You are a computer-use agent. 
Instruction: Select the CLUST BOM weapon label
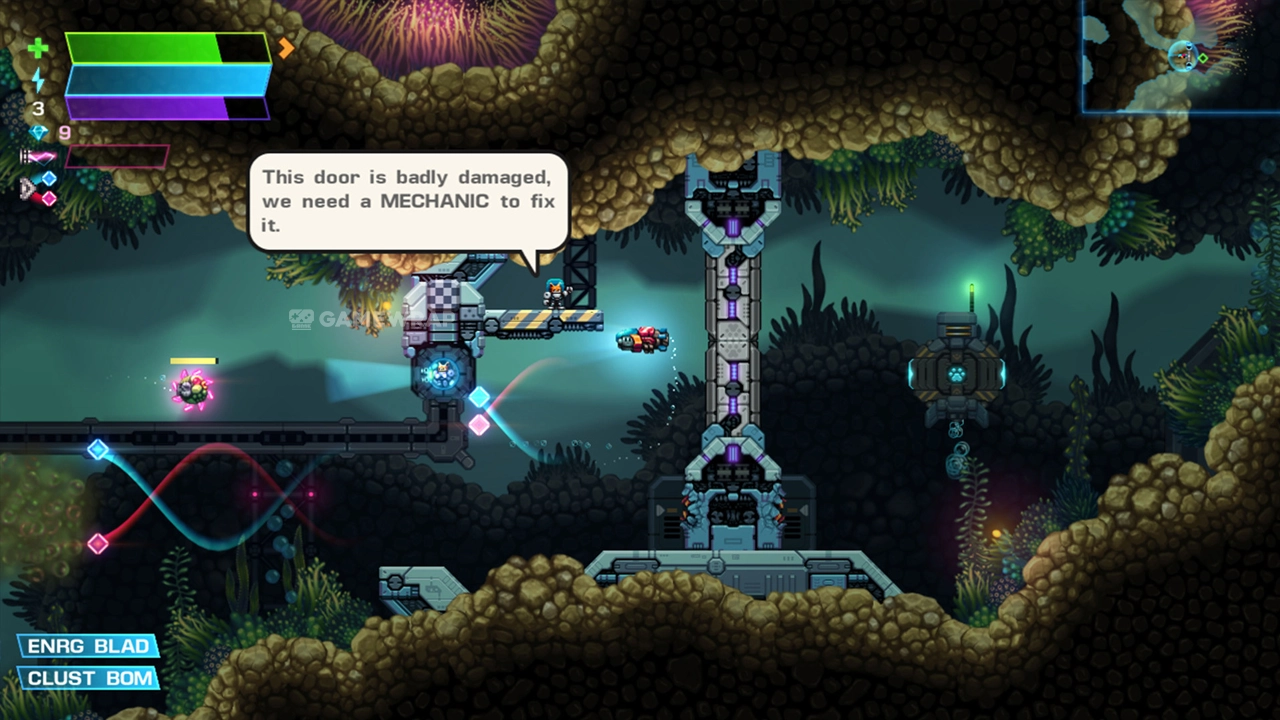tap(90, 679)
